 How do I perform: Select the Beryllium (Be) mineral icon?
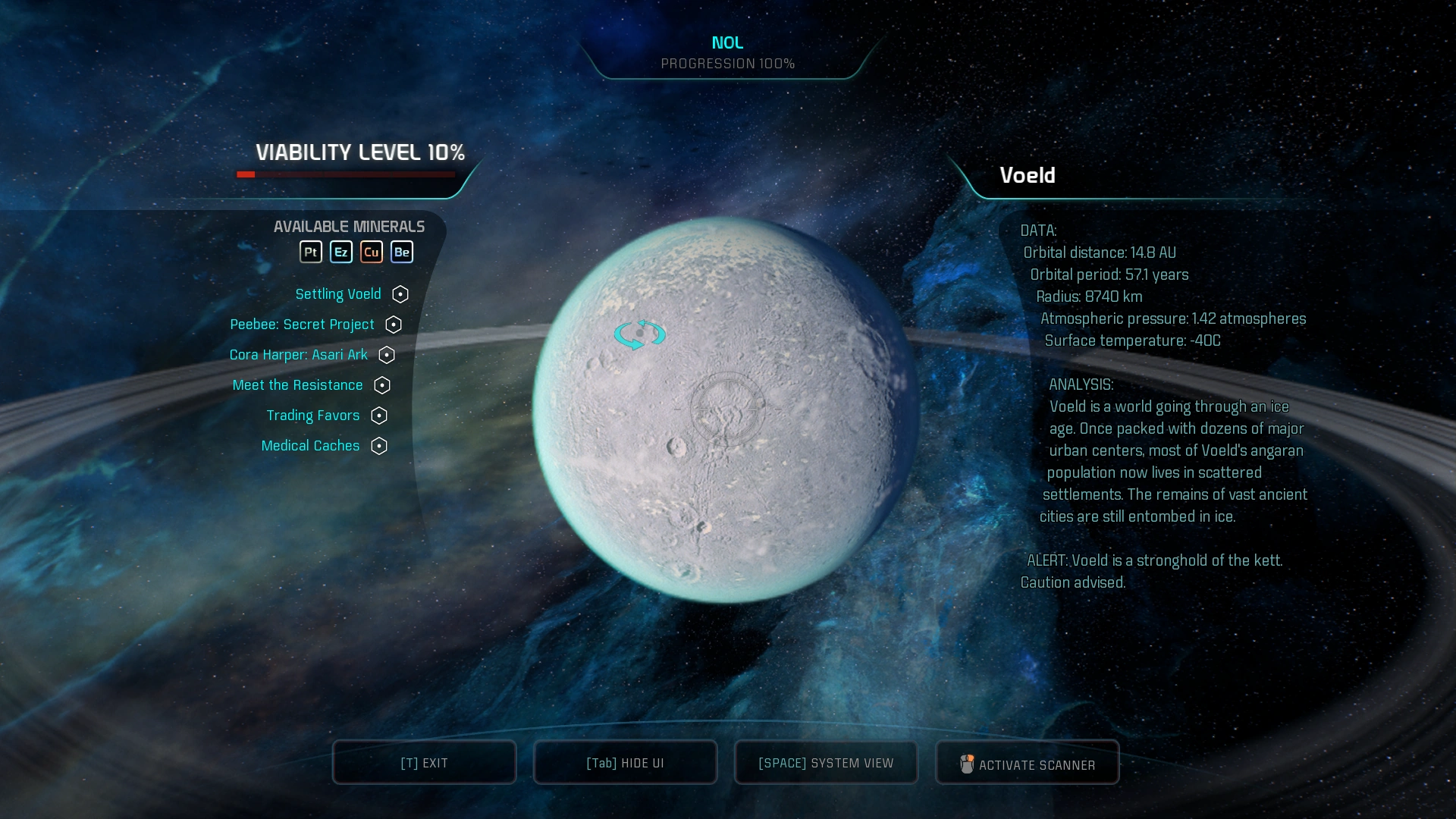click(402, 252)
